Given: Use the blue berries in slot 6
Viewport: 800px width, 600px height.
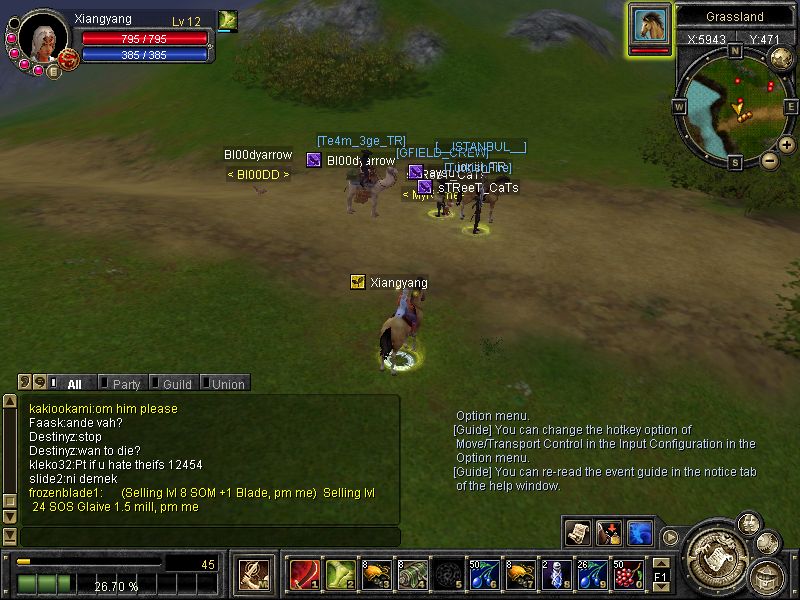Looking at the screenshot, I should click(485, 574).
